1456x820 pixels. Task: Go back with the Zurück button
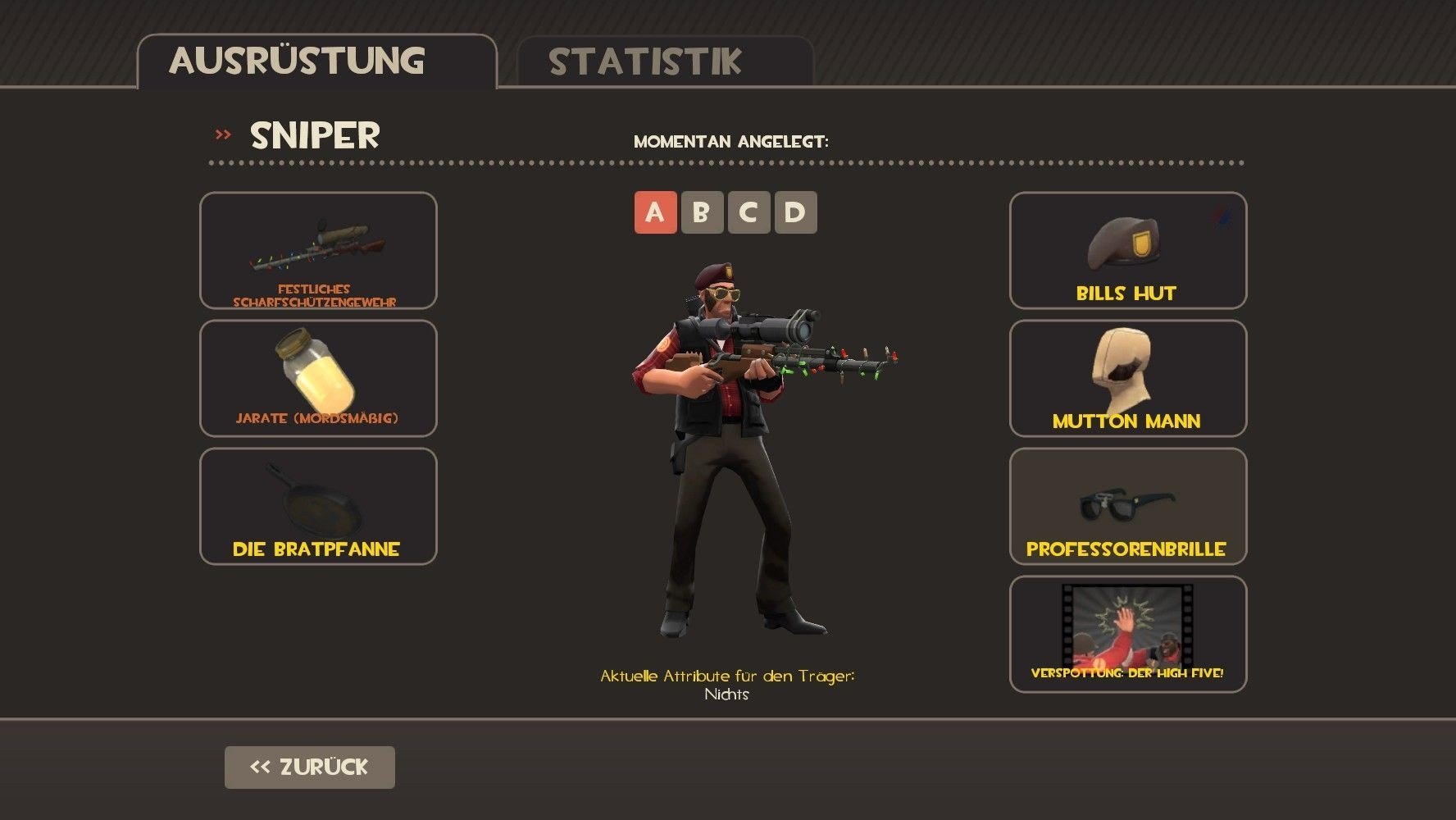click(x=309, y=768)
